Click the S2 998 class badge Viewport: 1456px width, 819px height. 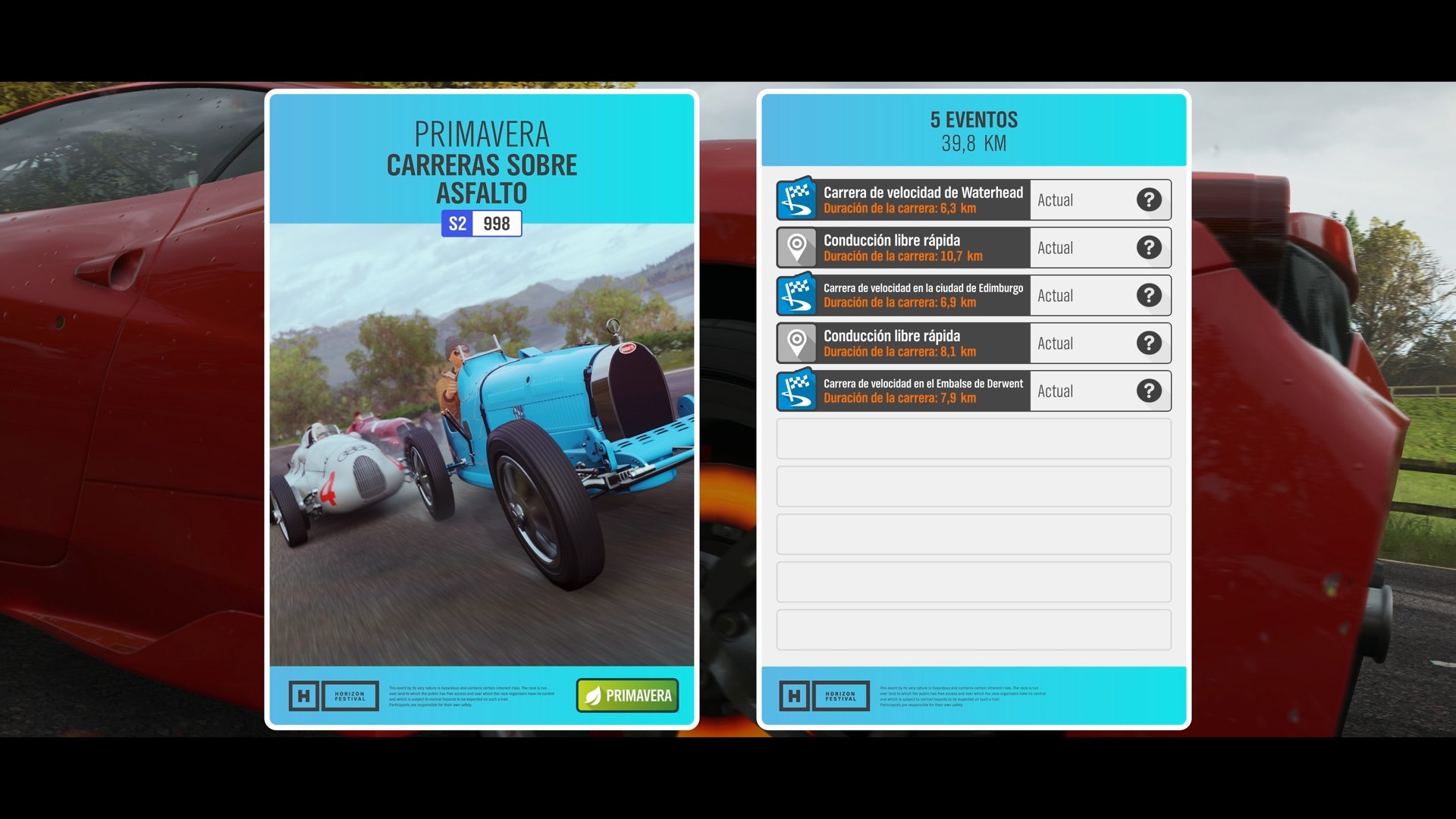pyautogui.click(x=481, y=222)
